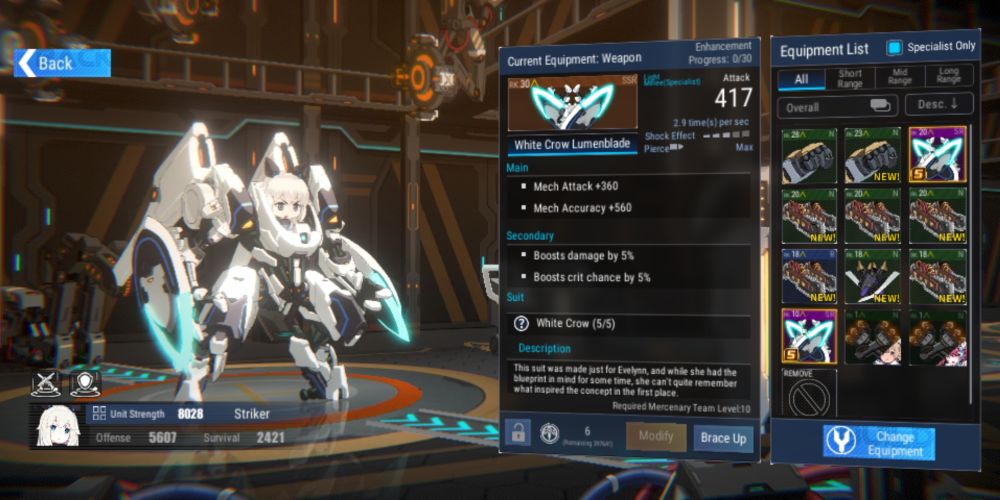Image resolution: width=1000 pixels, height=500 pixels.
Task: Select the REMOVE equipment slot
Action: pos(810,394)
